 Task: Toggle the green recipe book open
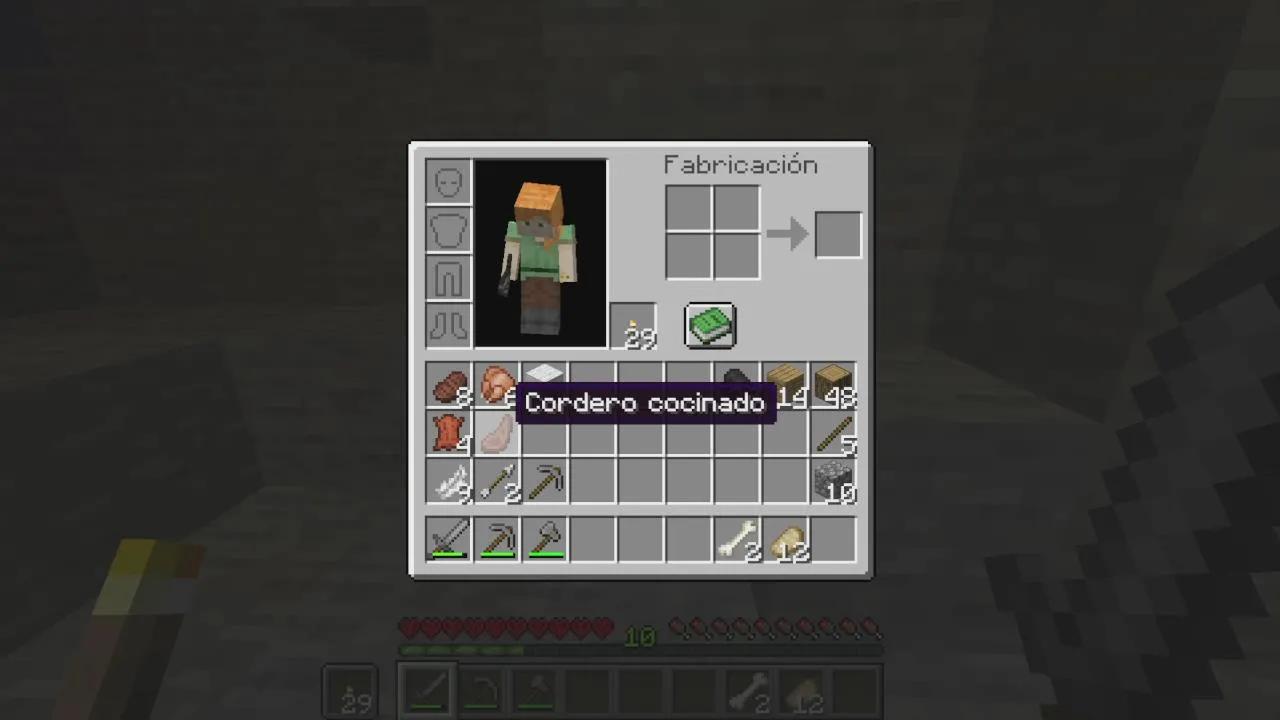click(x=710, y=325)
